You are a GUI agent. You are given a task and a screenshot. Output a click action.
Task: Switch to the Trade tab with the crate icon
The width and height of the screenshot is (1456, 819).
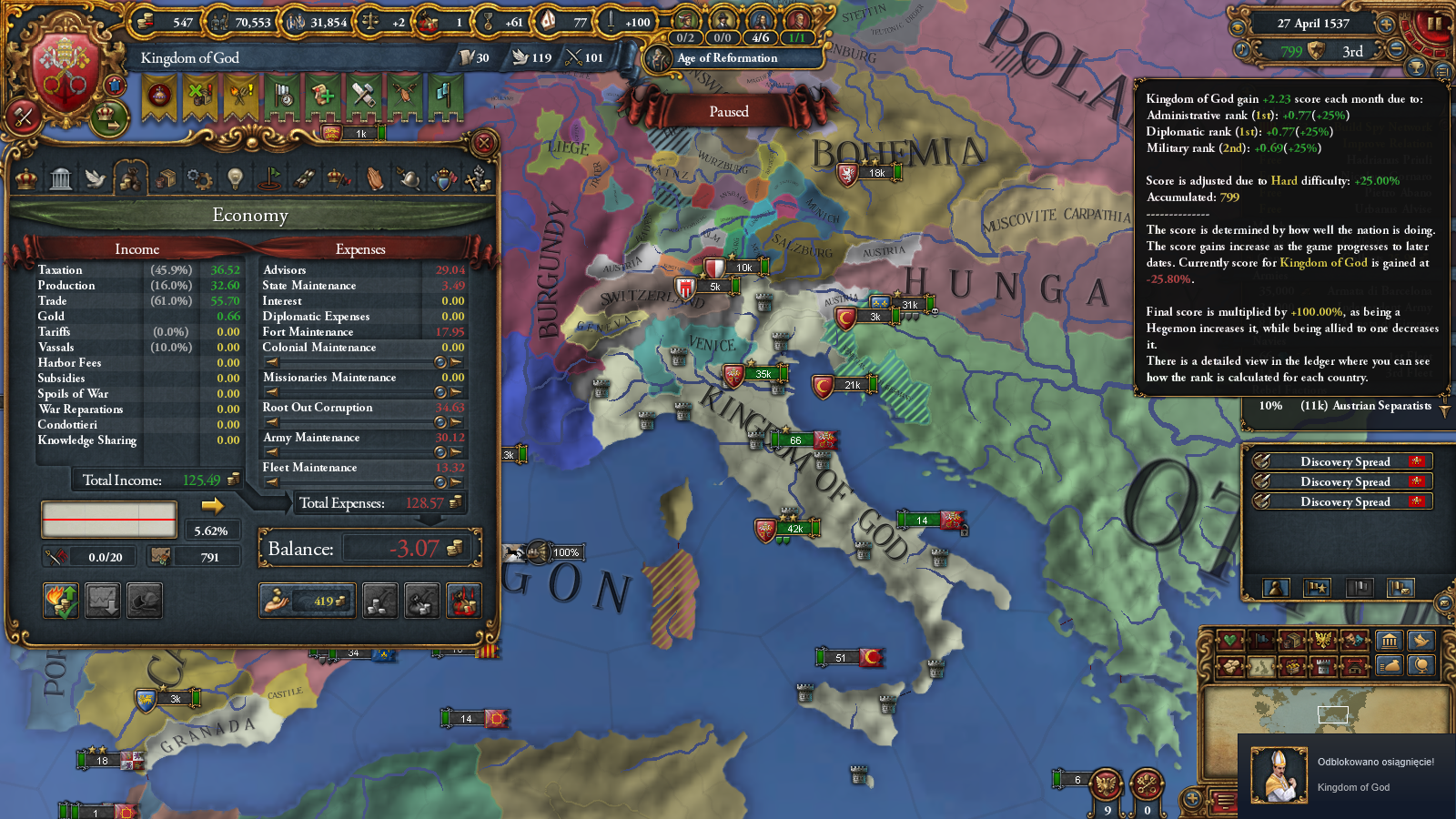(166, 178)
